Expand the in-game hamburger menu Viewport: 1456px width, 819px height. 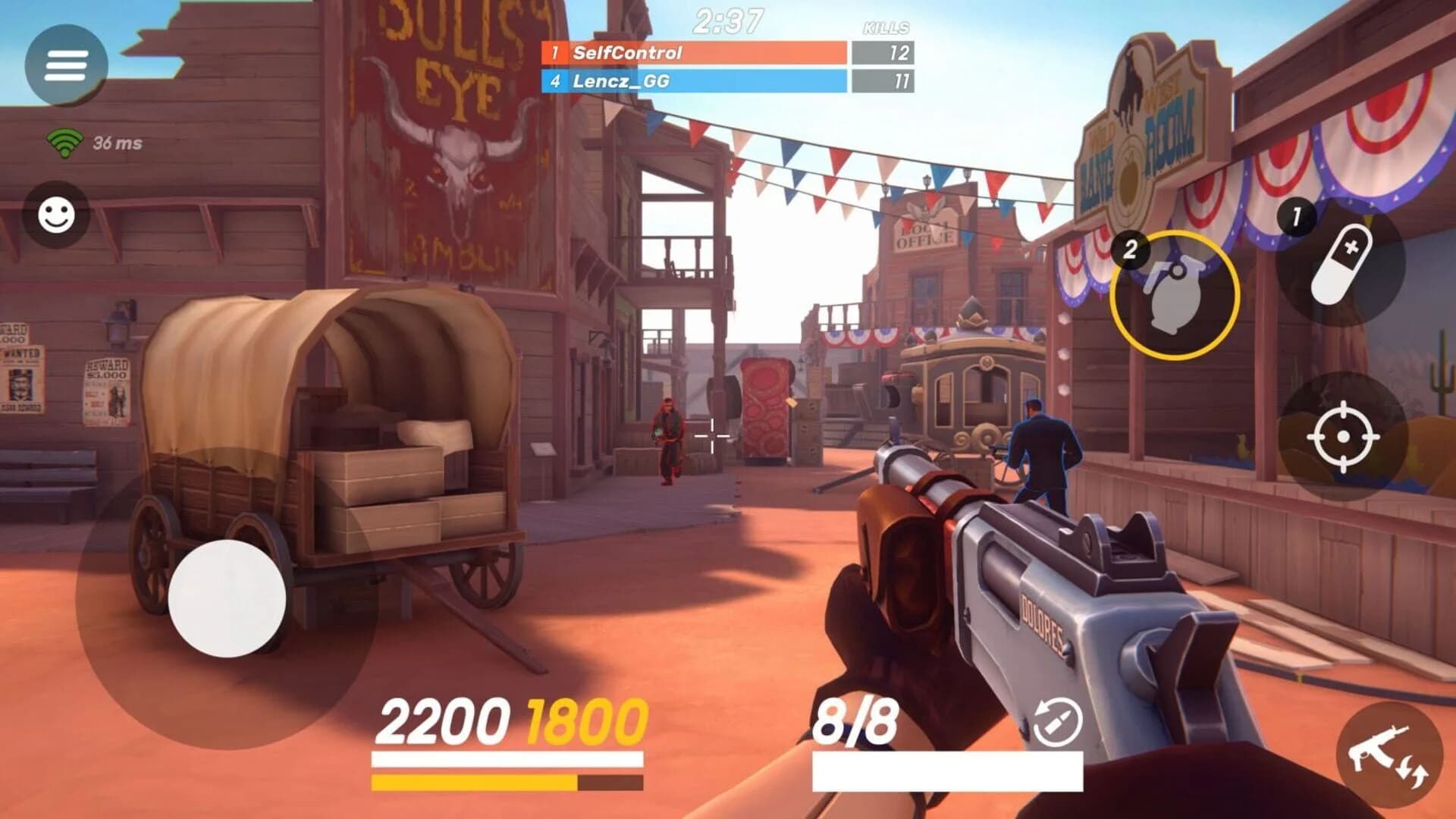click(66, 66)
